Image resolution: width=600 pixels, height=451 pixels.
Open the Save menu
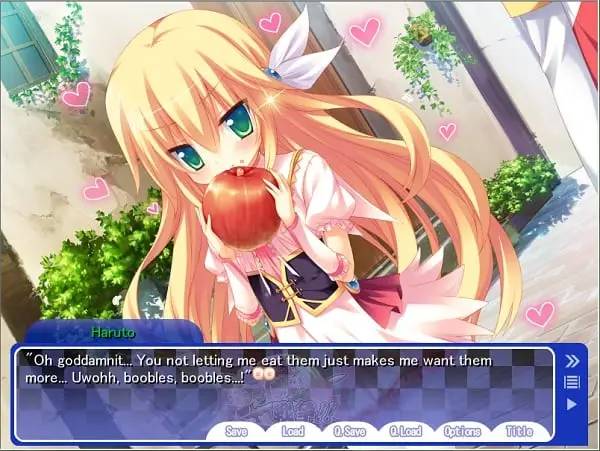[x=236, y=432]
